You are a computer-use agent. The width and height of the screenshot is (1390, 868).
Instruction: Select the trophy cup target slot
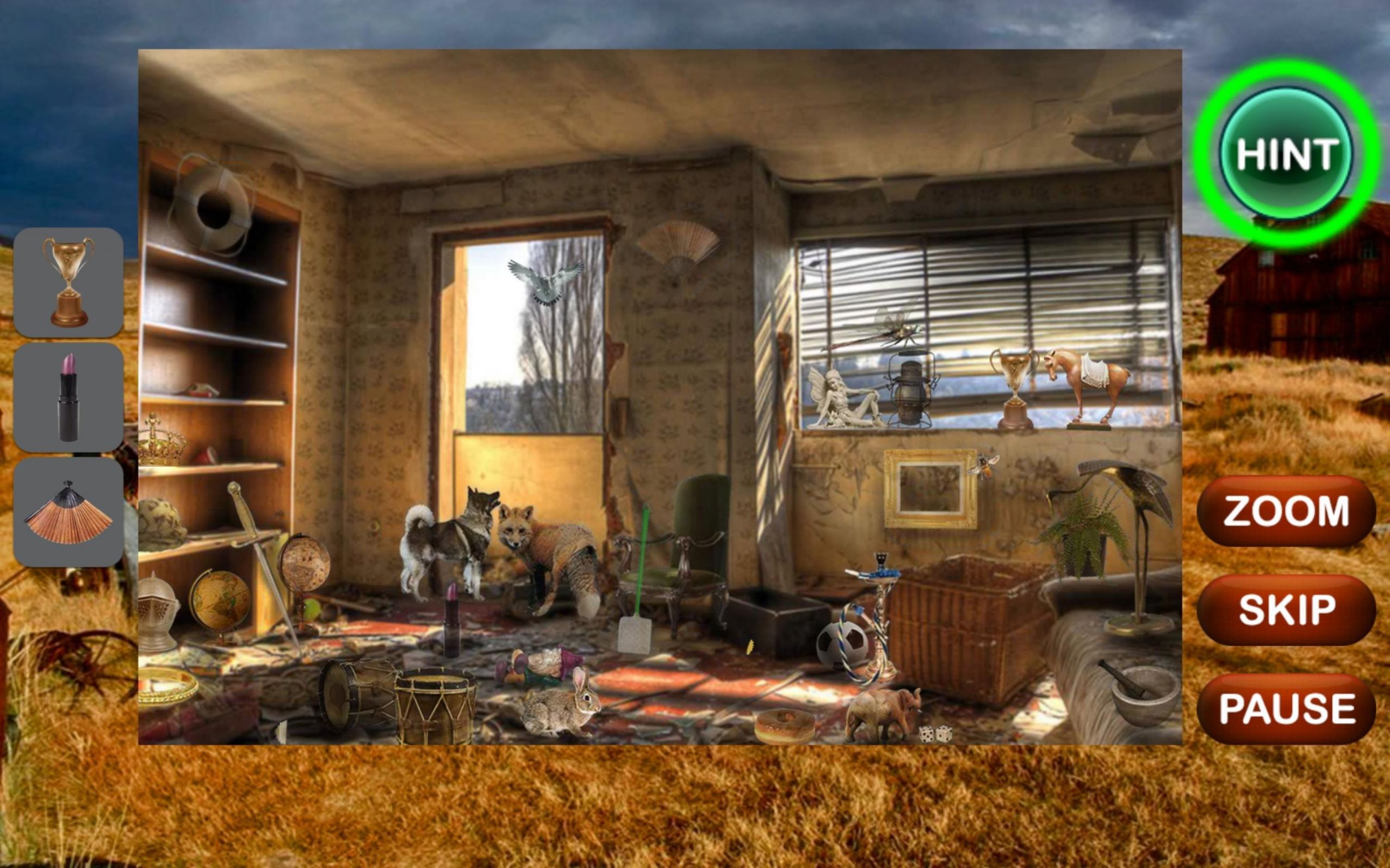tap(69, 282)
